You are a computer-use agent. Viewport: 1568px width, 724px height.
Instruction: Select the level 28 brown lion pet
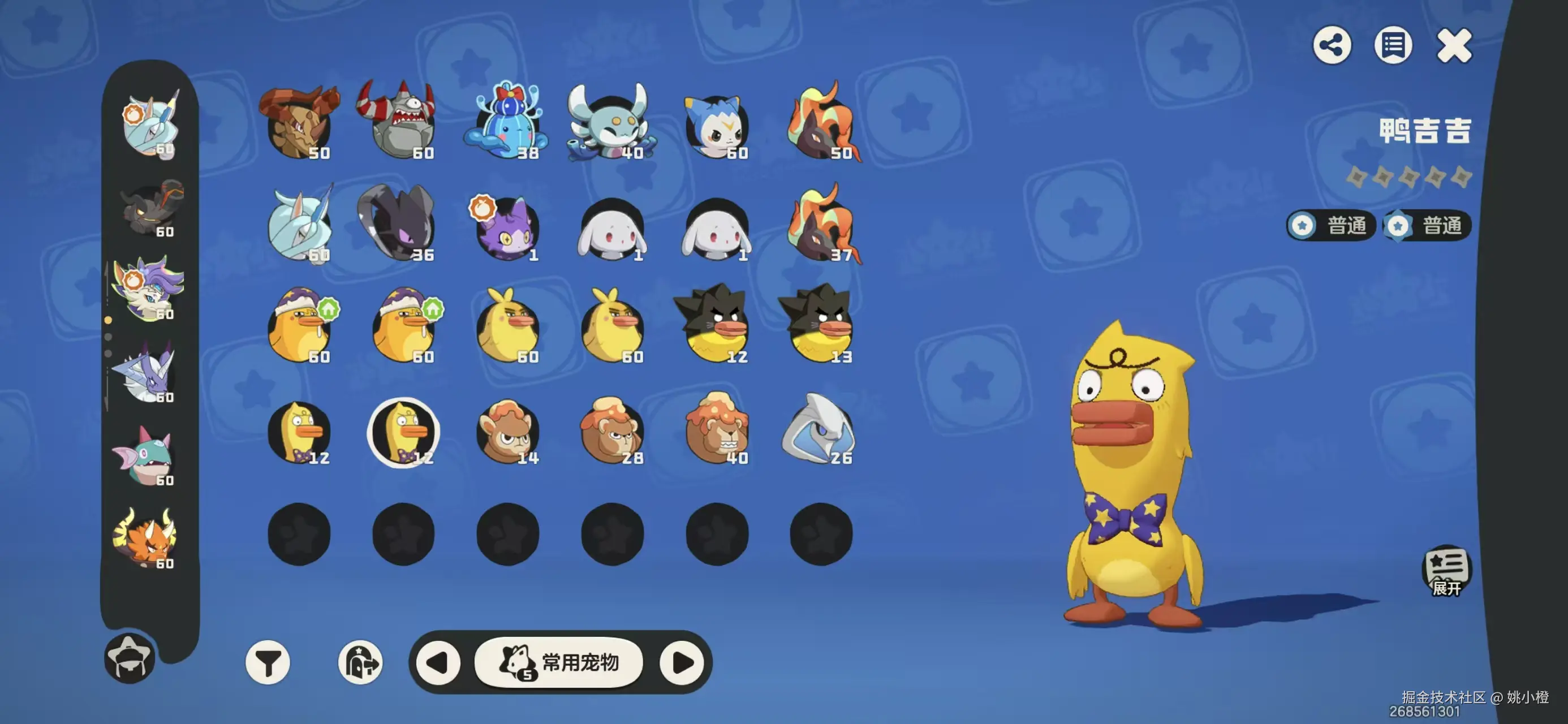coord(611,431)
